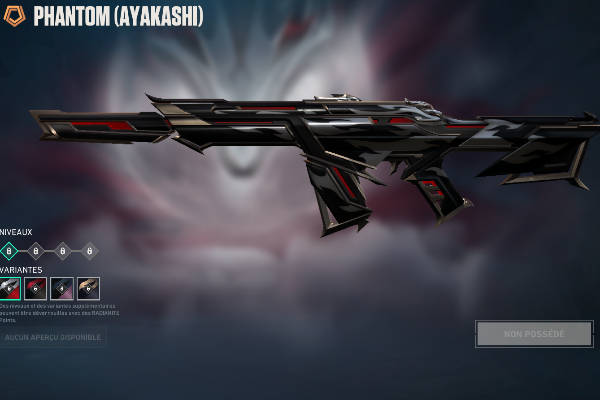This screenshot has width=600, height=400.
Task: Click the AUCUN APERÇU DISPONIBLE button
Action: tap(53, 338)
